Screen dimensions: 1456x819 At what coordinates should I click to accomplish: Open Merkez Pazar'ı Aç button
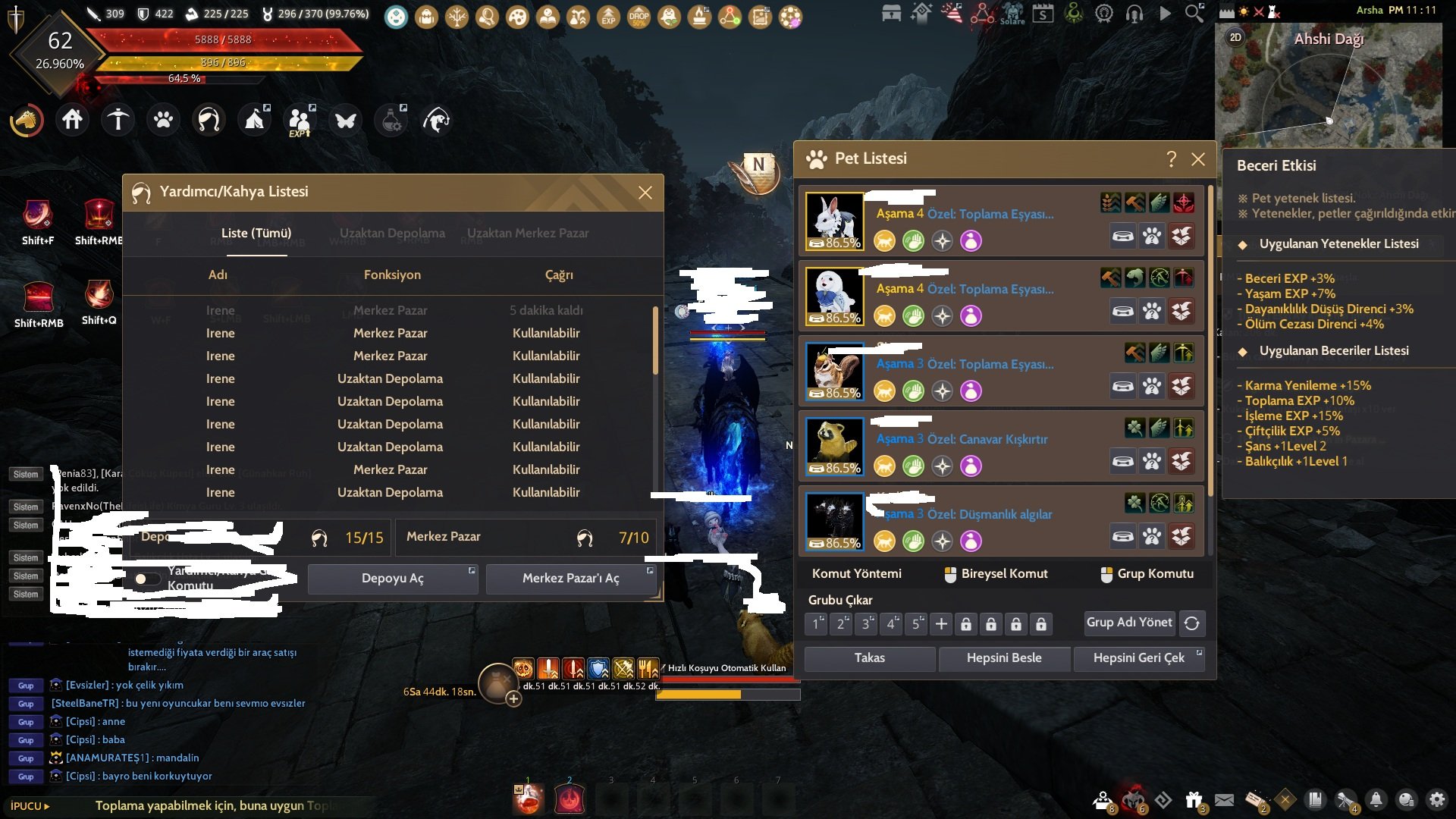tap(570, 579)
